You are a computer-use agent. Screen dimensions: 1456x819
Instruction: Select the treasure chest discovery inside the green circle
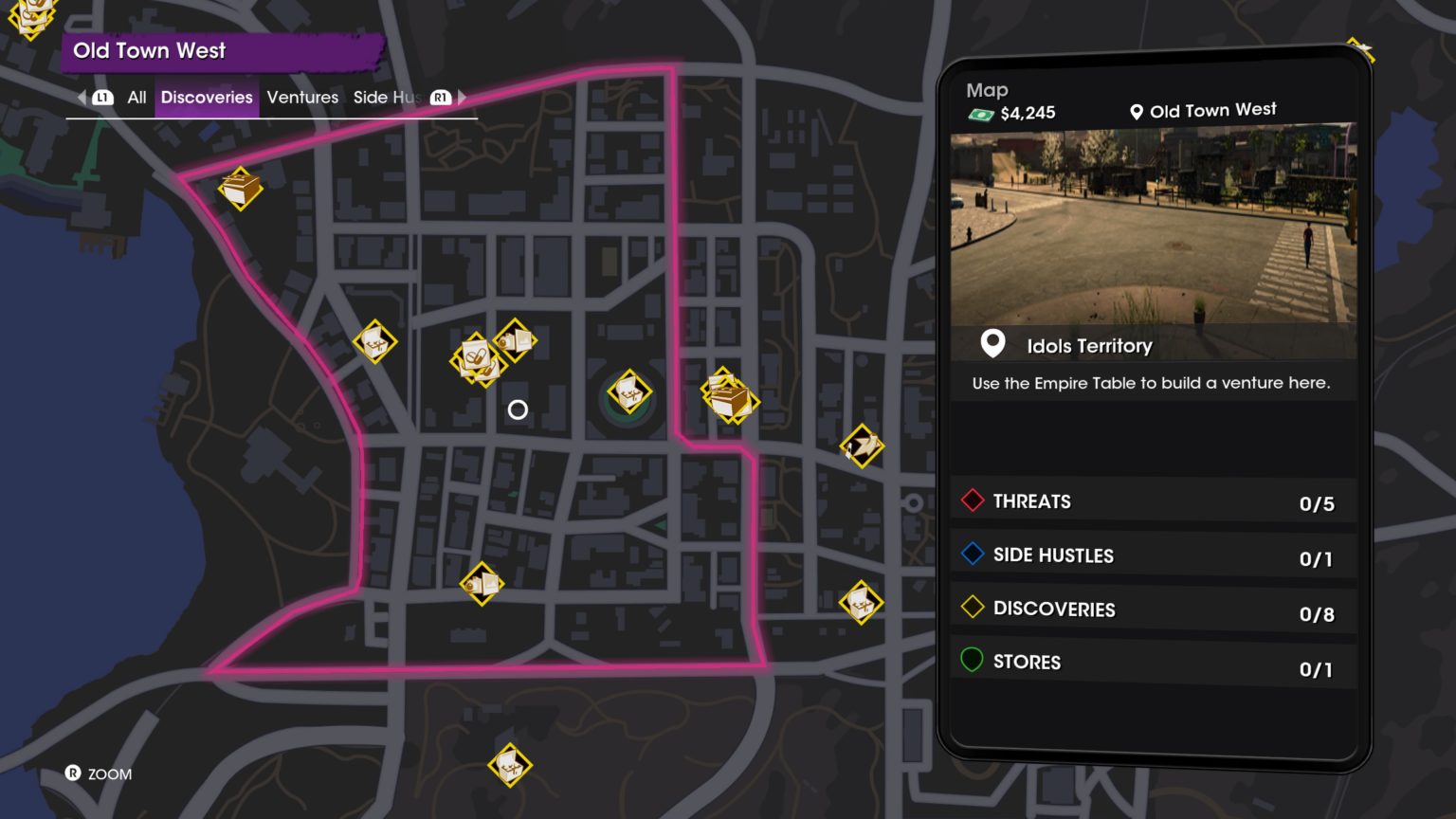[628, 391]
